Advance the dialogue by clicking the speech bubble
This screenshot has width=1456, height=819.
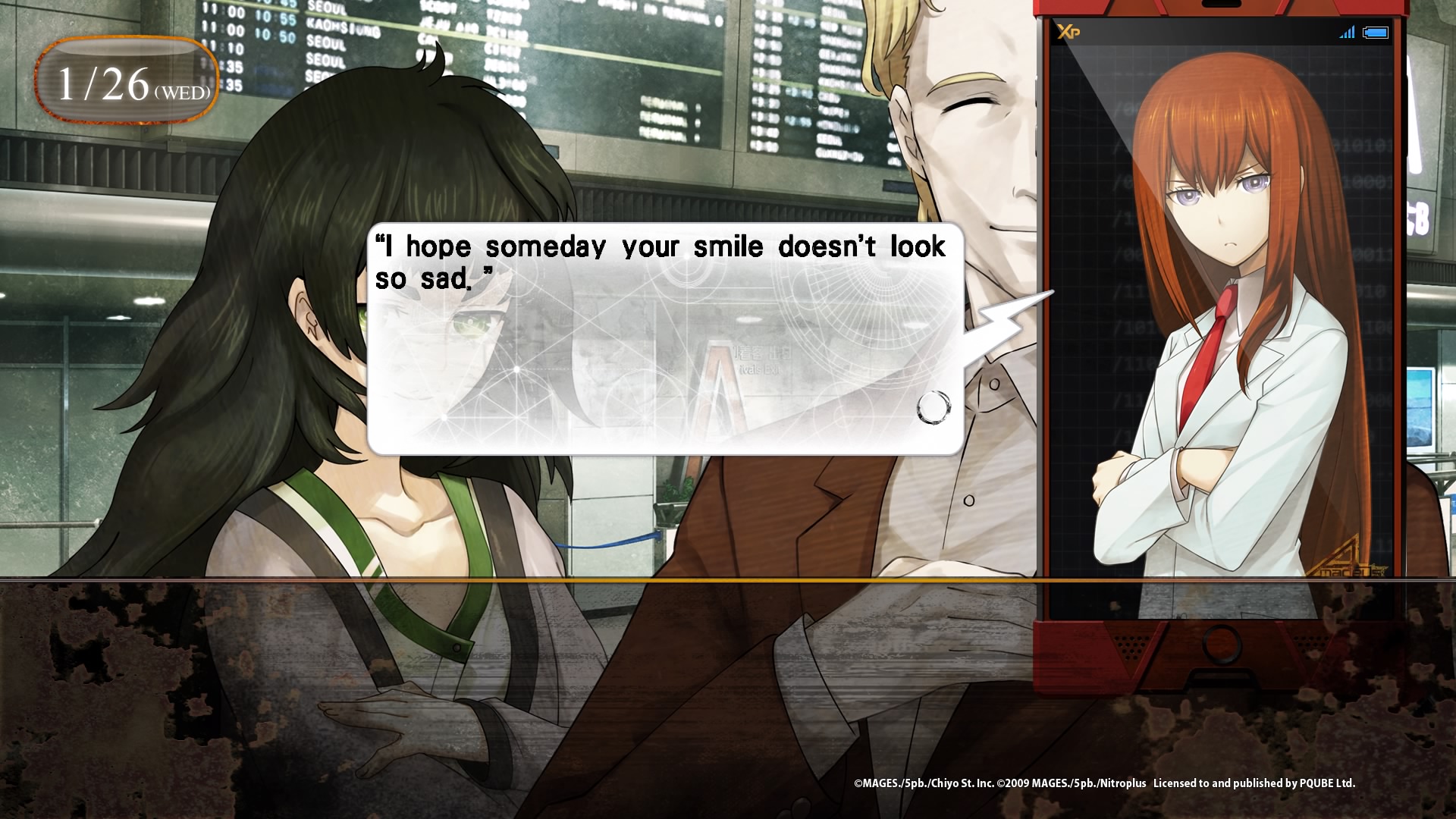[664, 338]
